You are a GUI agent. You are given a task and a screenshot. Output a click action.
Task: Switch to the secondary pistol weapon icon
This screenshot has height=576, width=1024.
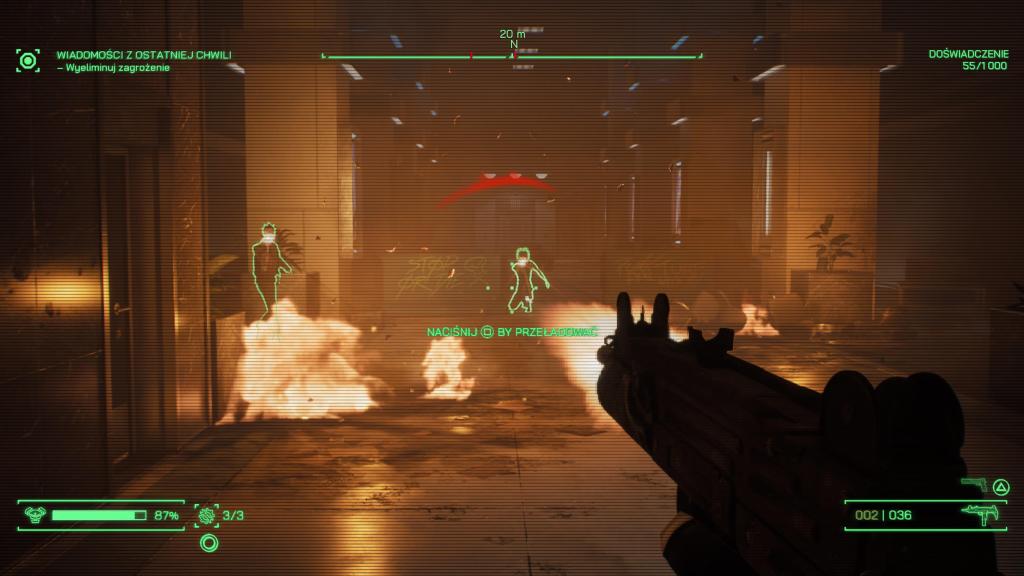tap(973, 485)
